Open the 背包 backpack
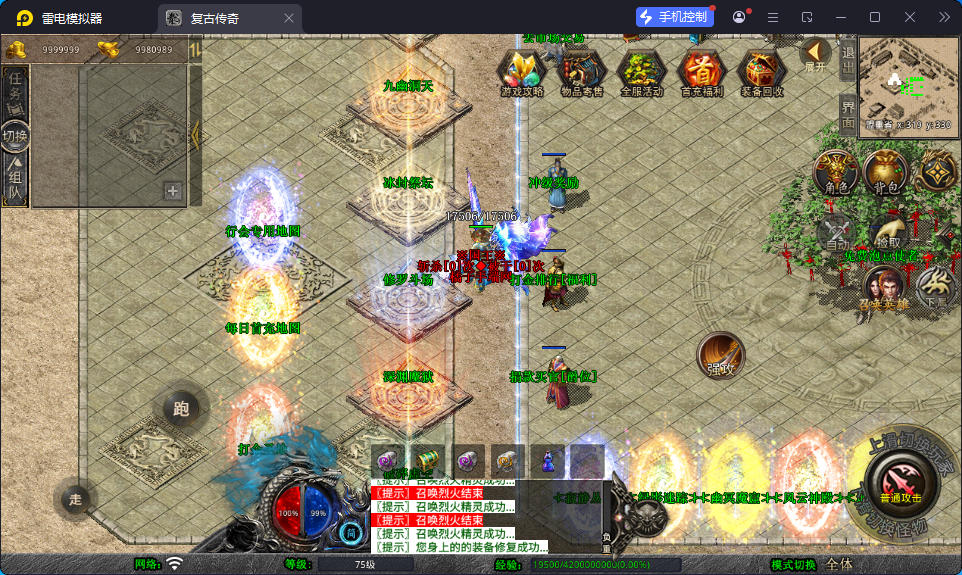Screen dimensions: 962x575 coord(885,173)
